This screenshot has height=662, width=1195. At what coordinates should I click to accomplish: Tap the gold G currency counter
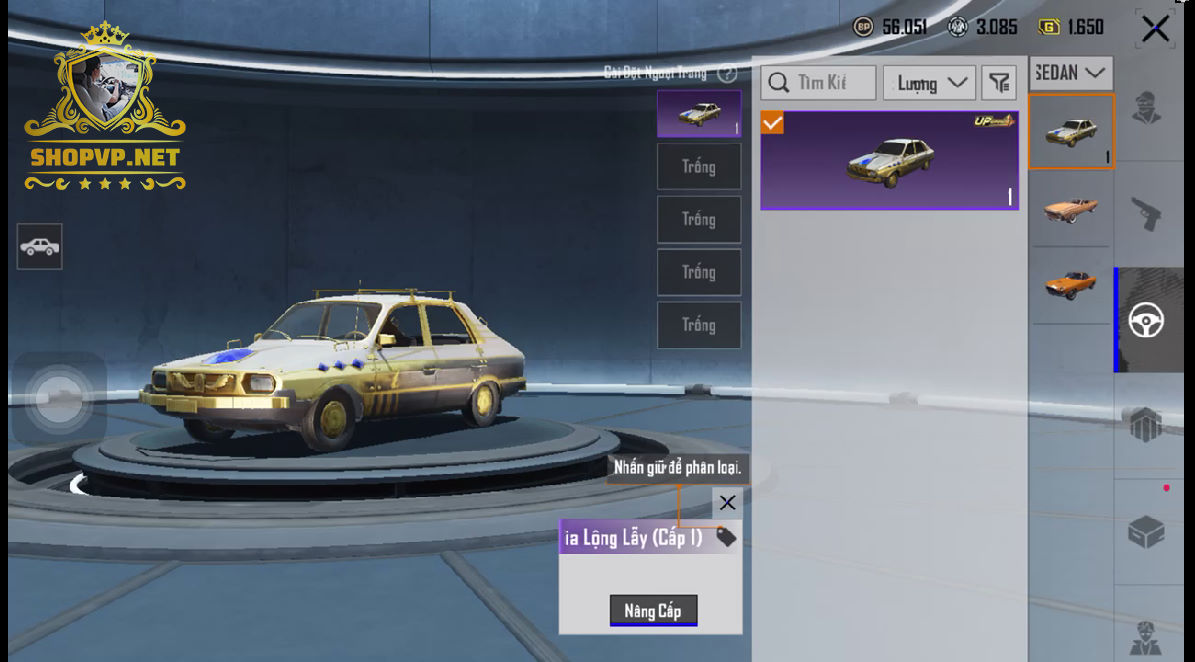1072,27
